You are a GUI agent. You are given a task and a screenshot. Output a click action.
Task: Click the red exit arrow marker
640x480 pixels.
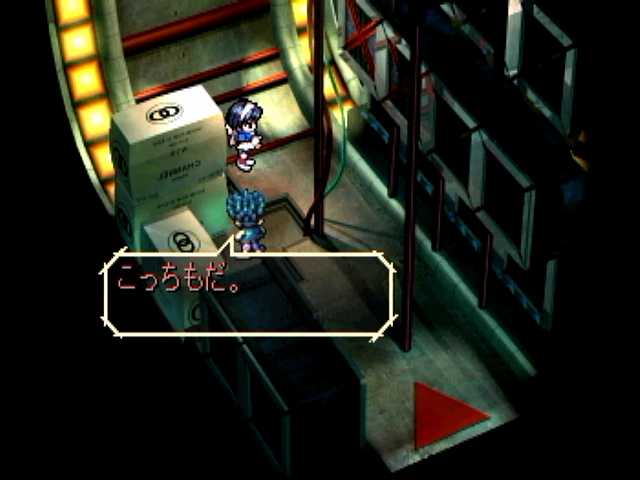446,413
